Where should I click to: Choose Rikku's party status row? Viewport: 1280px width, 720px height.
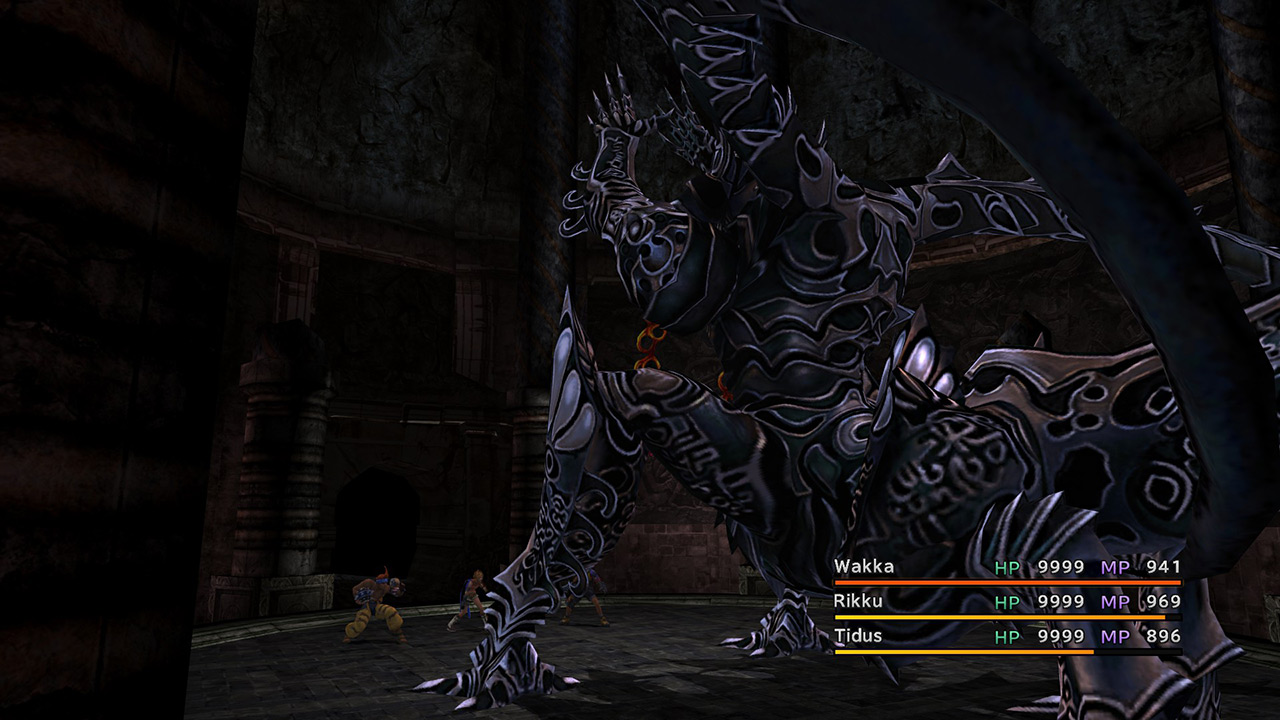click(x=856, y=601)
